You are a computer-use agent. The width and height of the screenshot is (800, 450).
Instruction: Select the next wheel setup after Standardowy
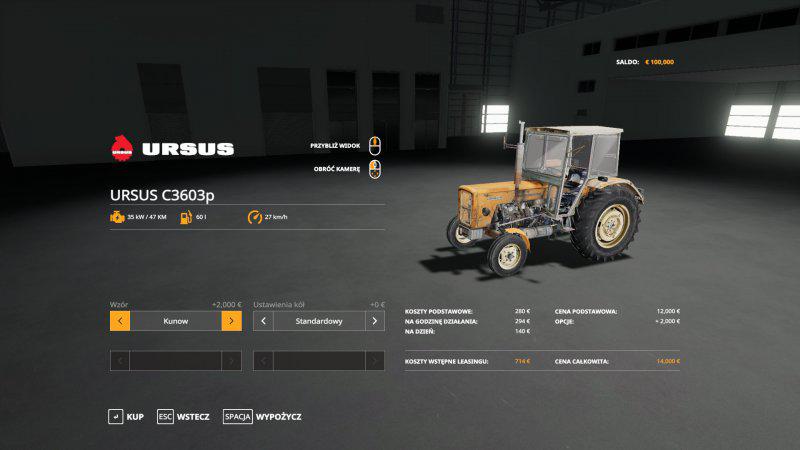tap(375, 321)
